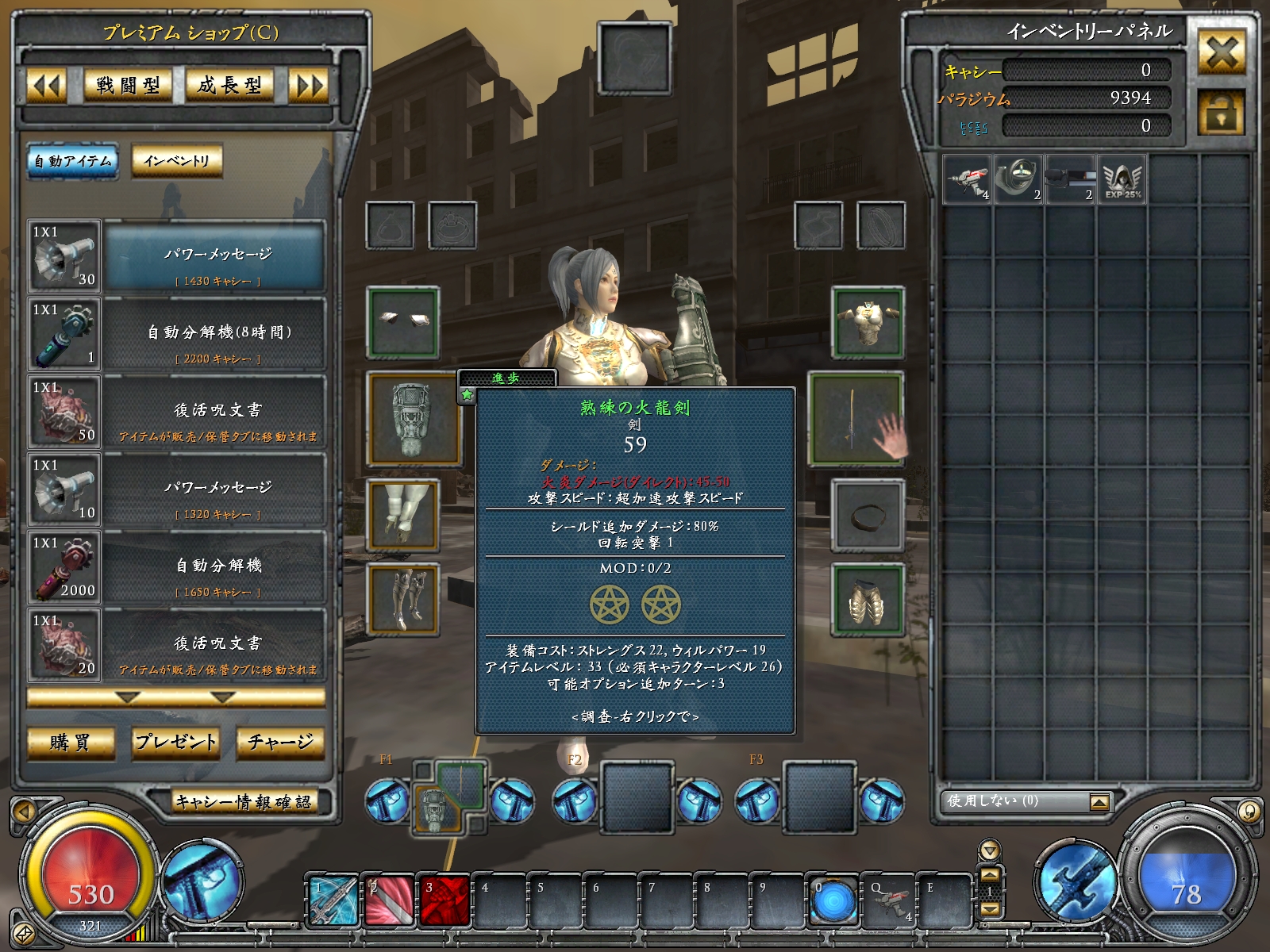This screenshot has width=1270, height=952.
Task: Click the 購買 purchase button
Action: pyautogui.click(x=71, y=743)
